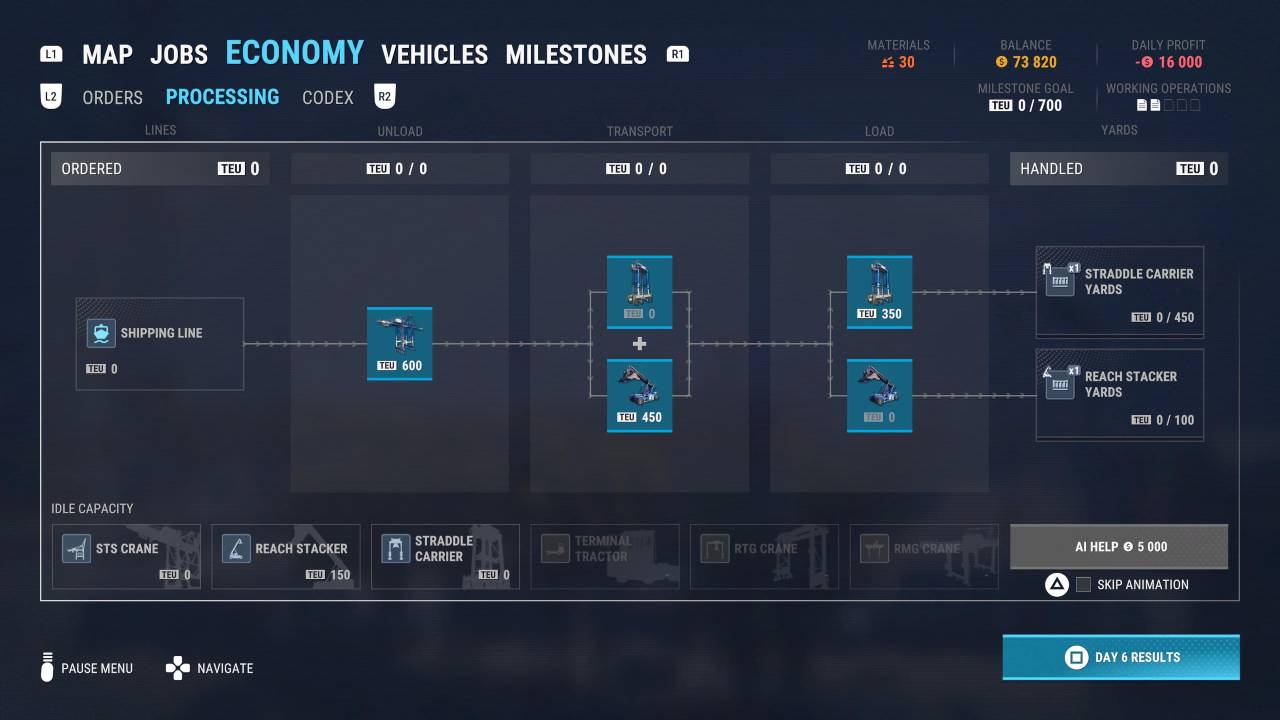The width and height of the screenshot is (1280, 720).
Task: Switch to the Jobs tab
Action: point(179,54)
